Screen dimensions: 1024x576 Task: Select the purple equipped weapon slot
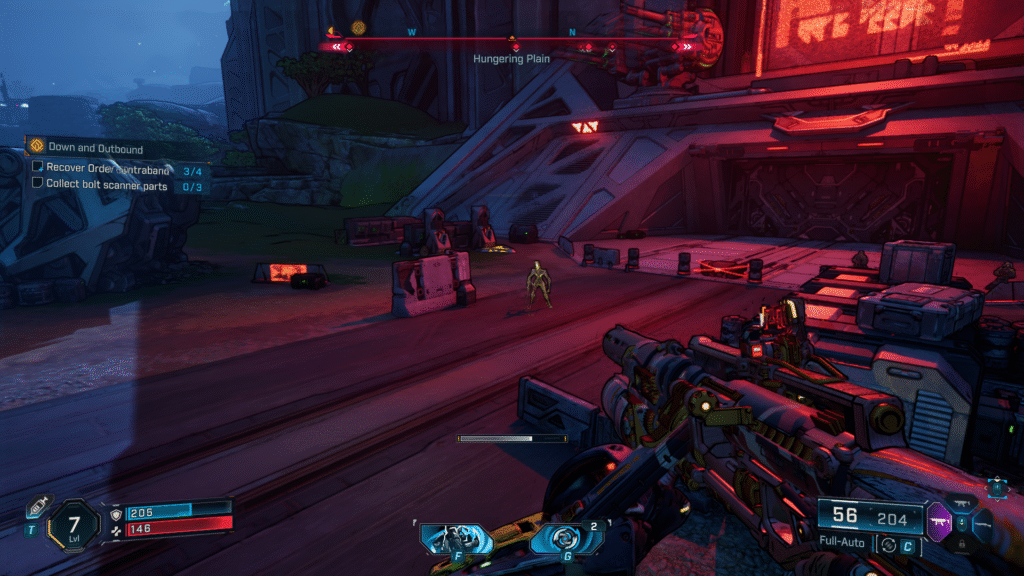pyautogui.click(x=940, y=521)
